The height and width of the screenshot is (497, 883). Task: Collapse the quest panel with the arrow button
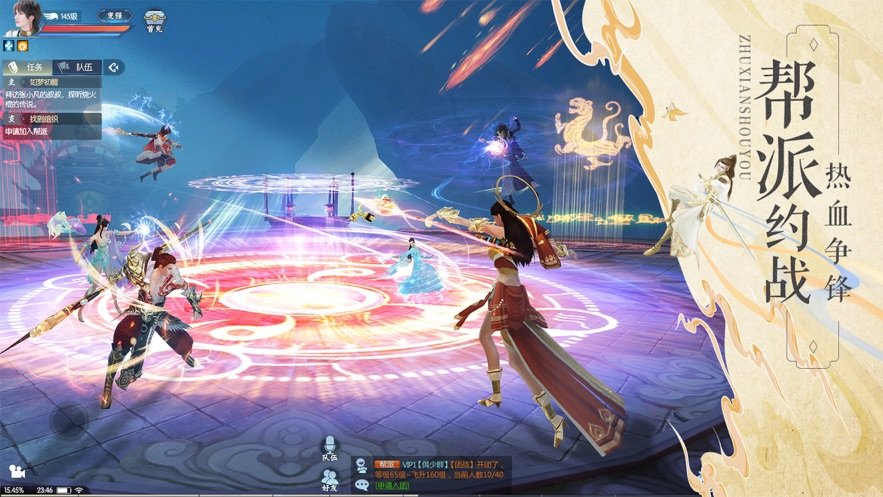(116, 67)
